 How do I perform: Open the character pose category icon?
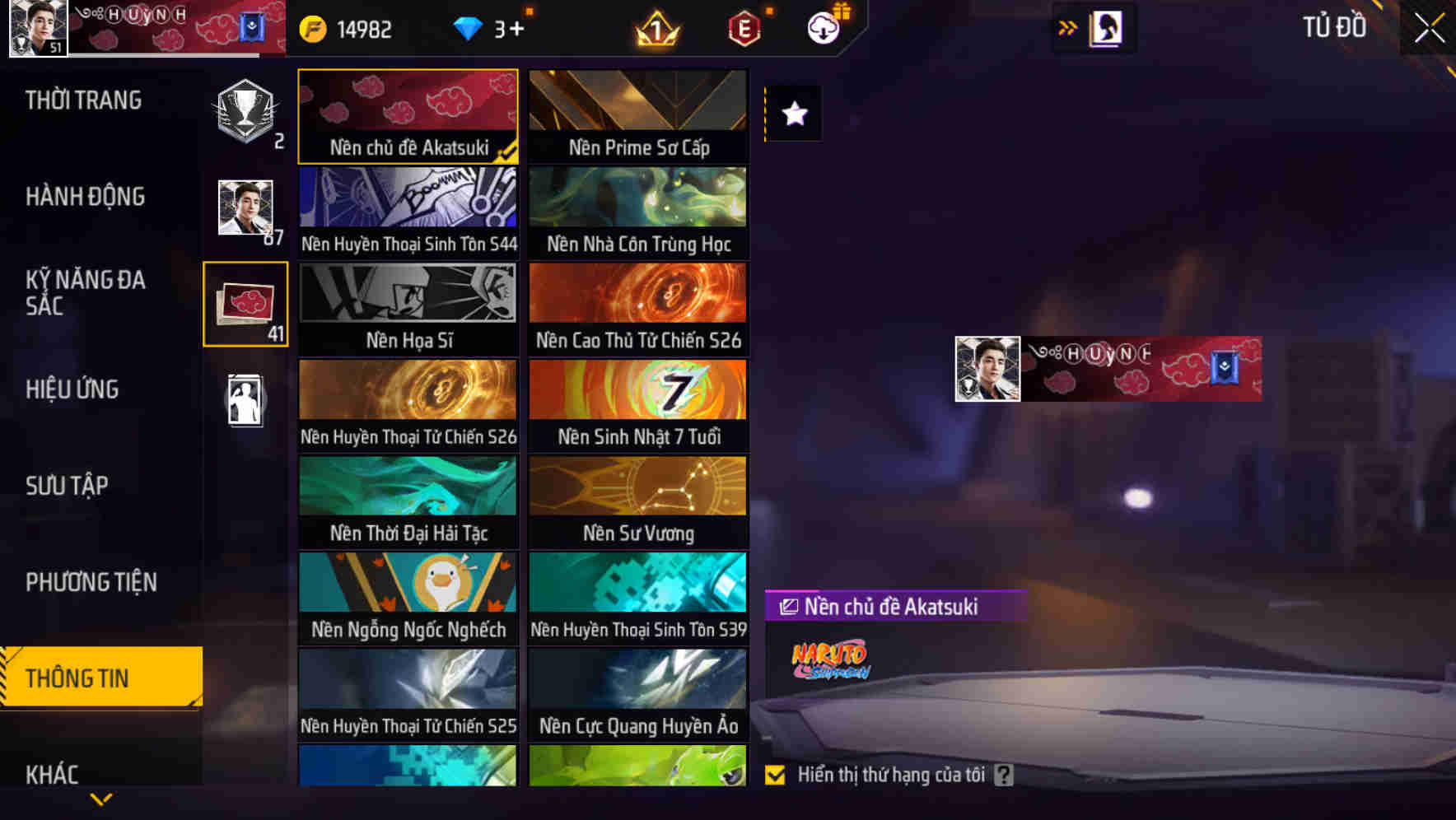point(245,398)
